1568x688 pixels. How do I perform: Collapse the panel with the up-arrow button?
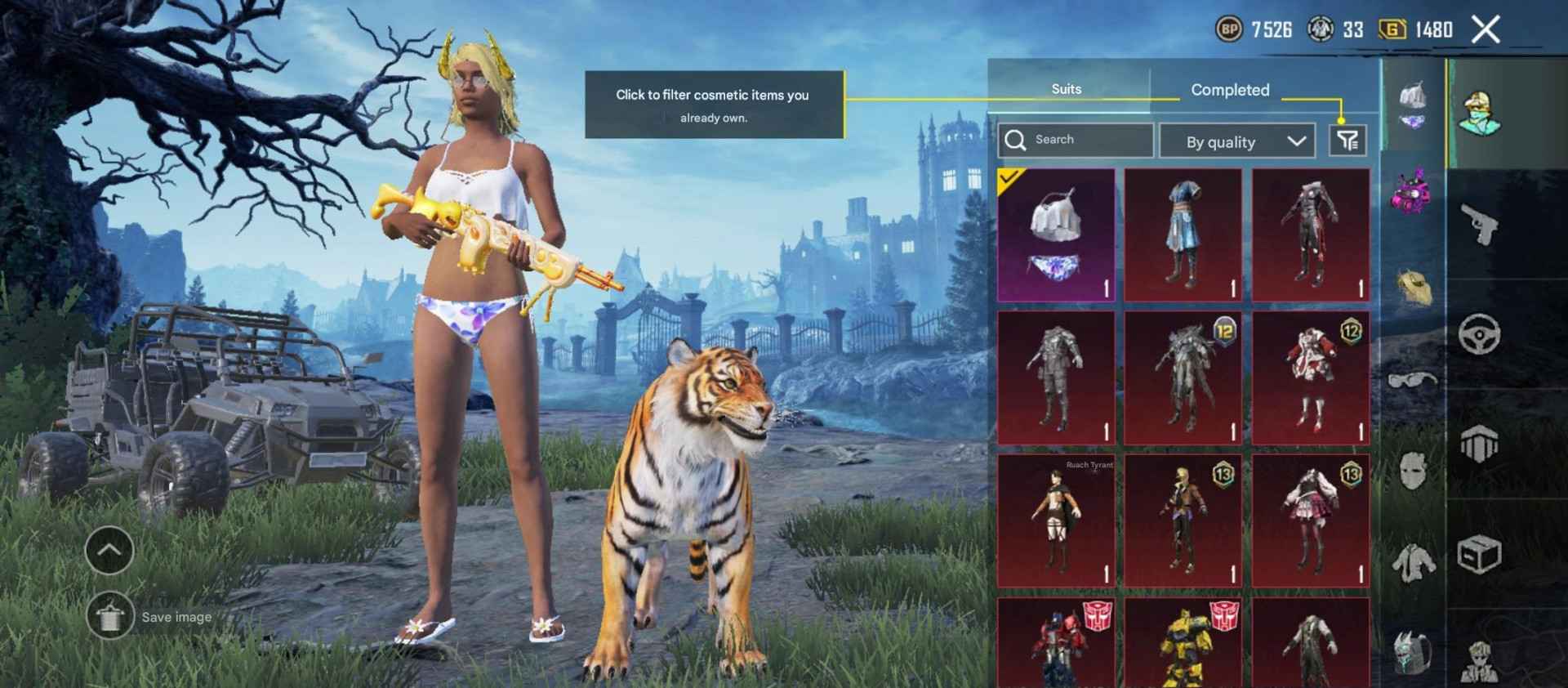[109, 550]
